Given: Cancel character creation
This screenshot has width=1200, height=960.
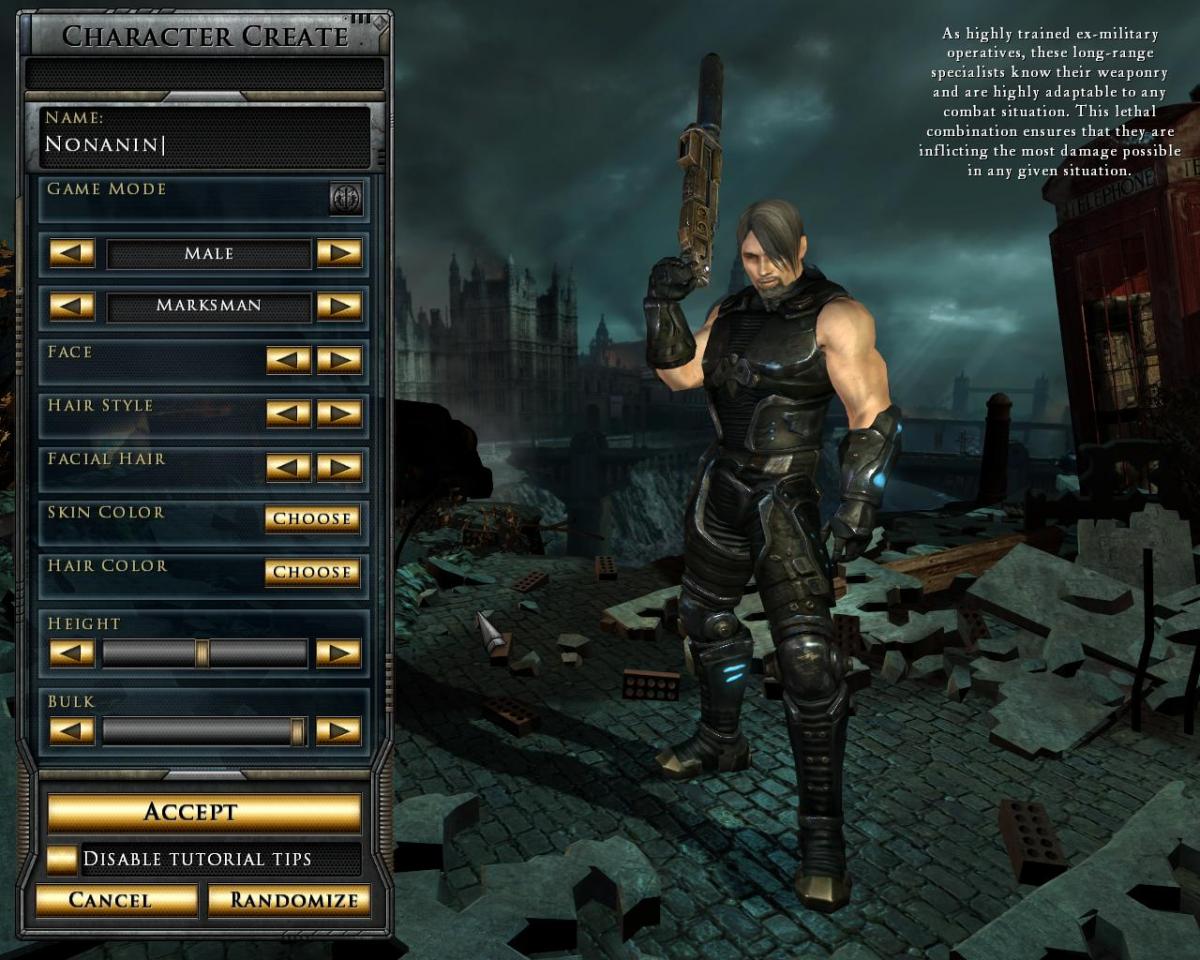Looking at the screenshot, I should (117, 900).
